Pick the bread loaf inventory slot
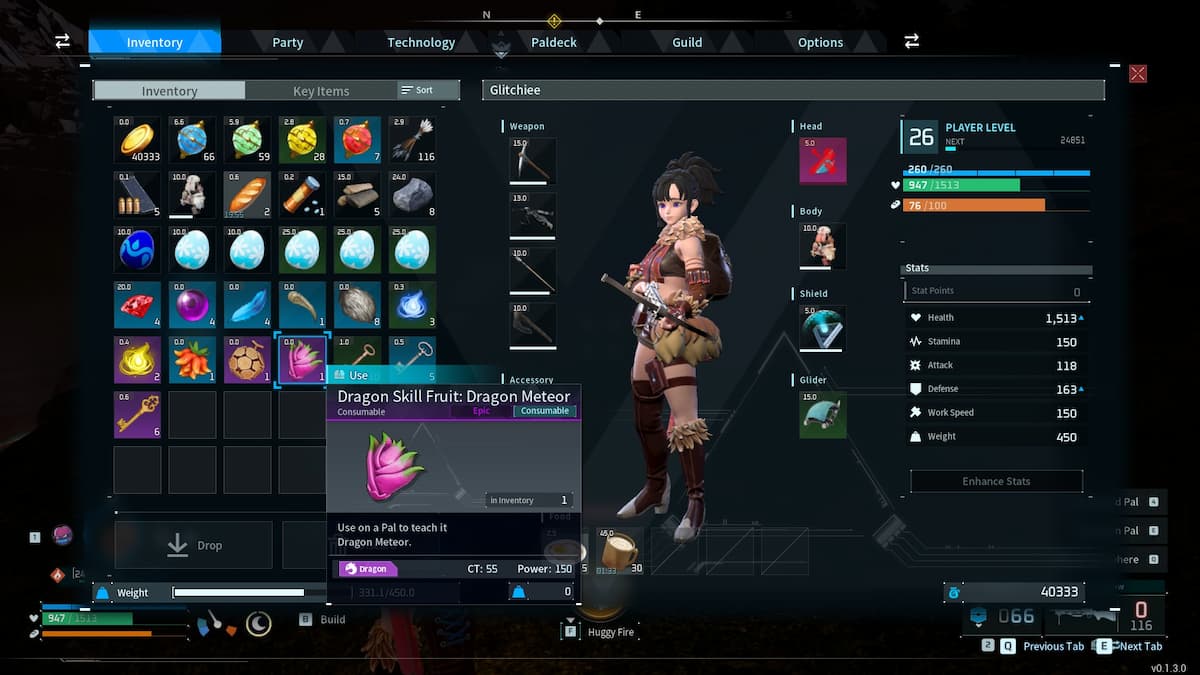 pyautogui.click(x=247, y=194)
